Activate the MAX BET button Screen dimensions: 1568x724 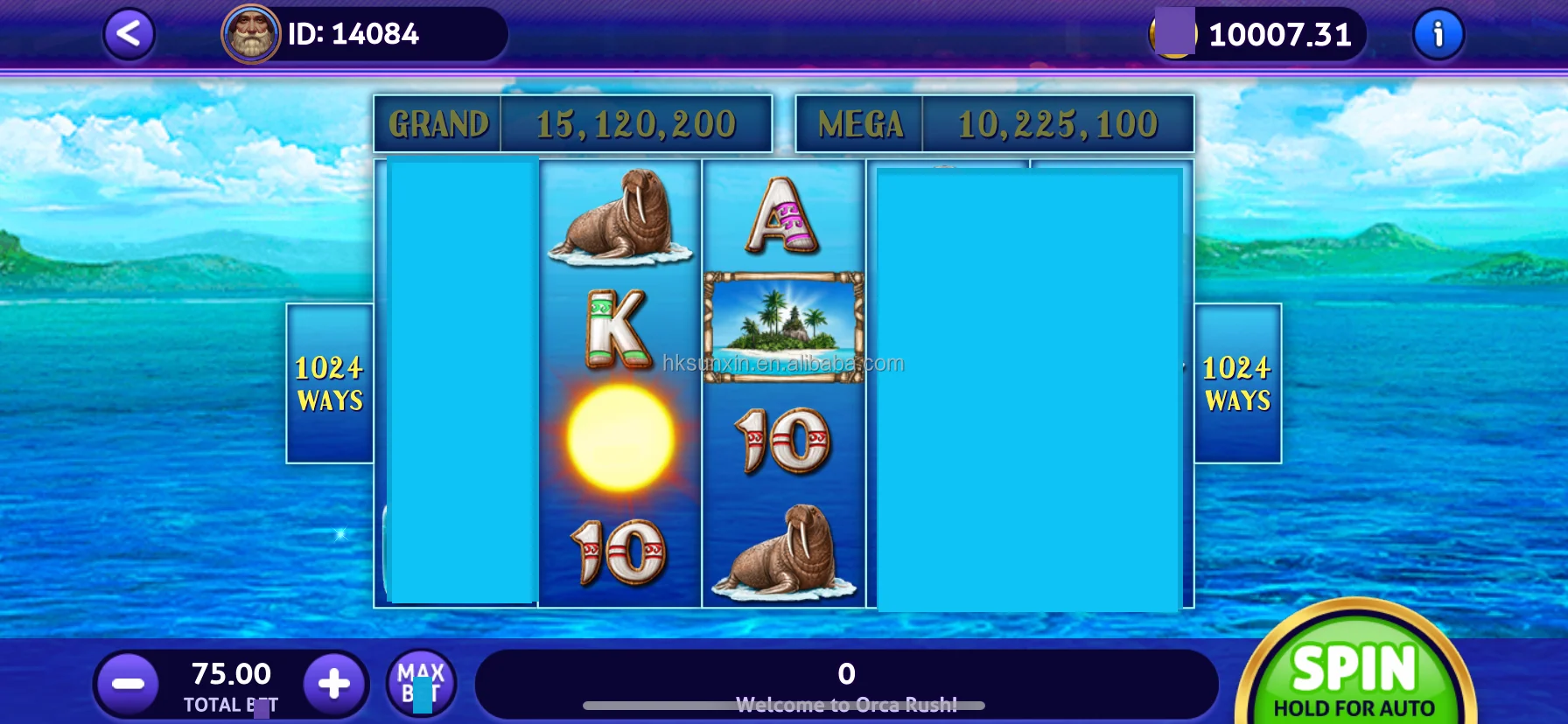(421, 684)
